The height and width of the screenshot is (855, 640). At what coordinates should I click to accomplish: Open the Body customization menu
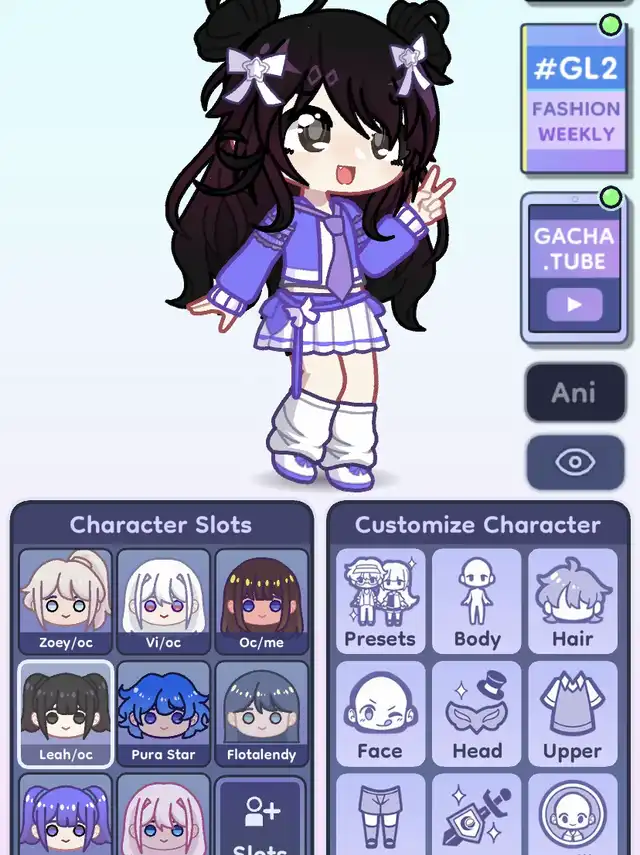coord(477,602)
